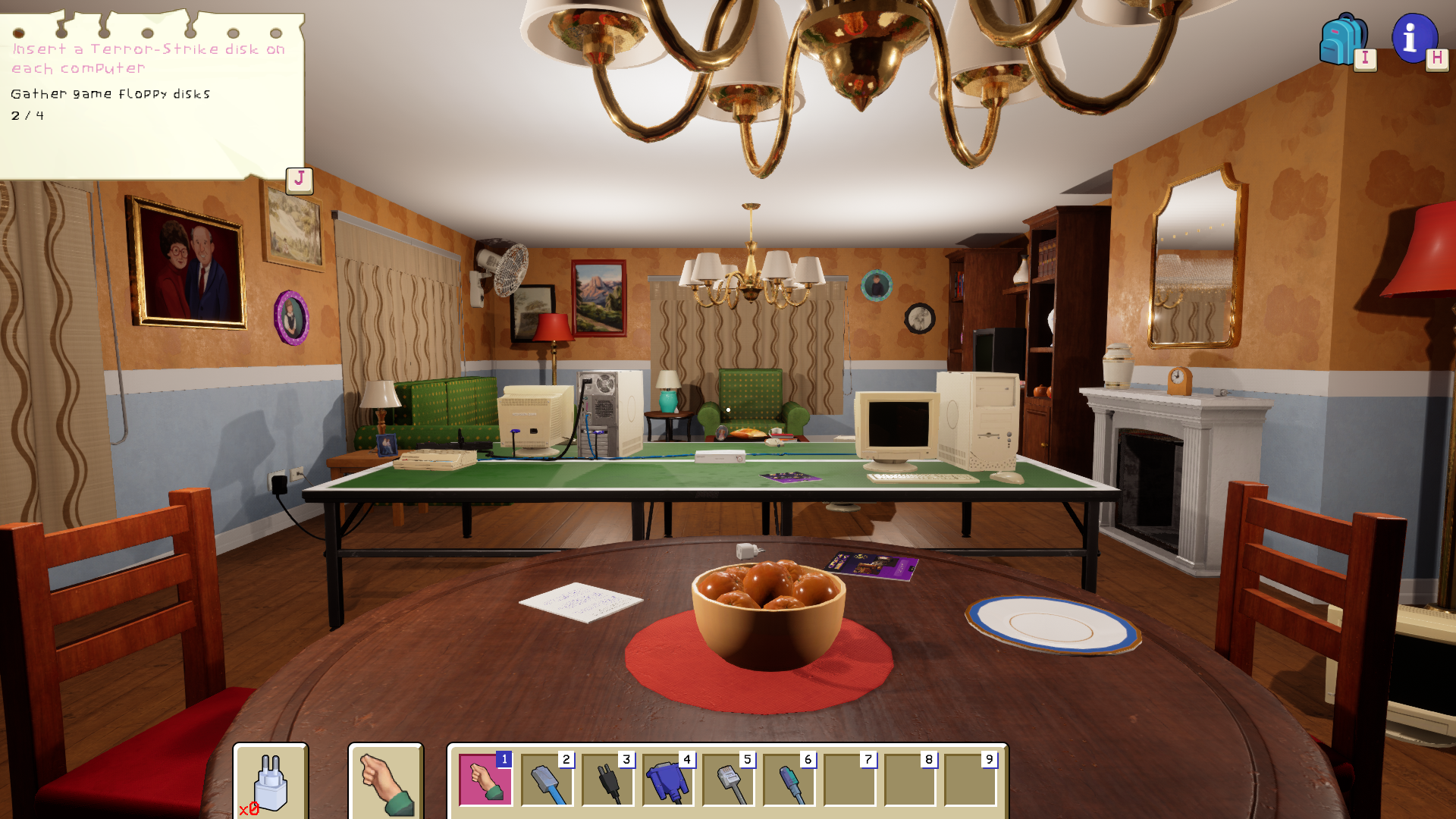
Task: Select the grey phone cable slot
Action: (728, 780)
